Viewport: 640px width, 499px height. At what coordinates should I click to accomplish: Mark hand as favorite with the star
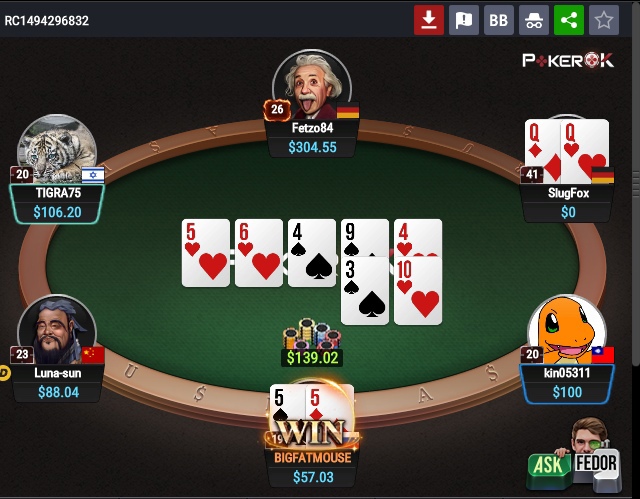603,20
